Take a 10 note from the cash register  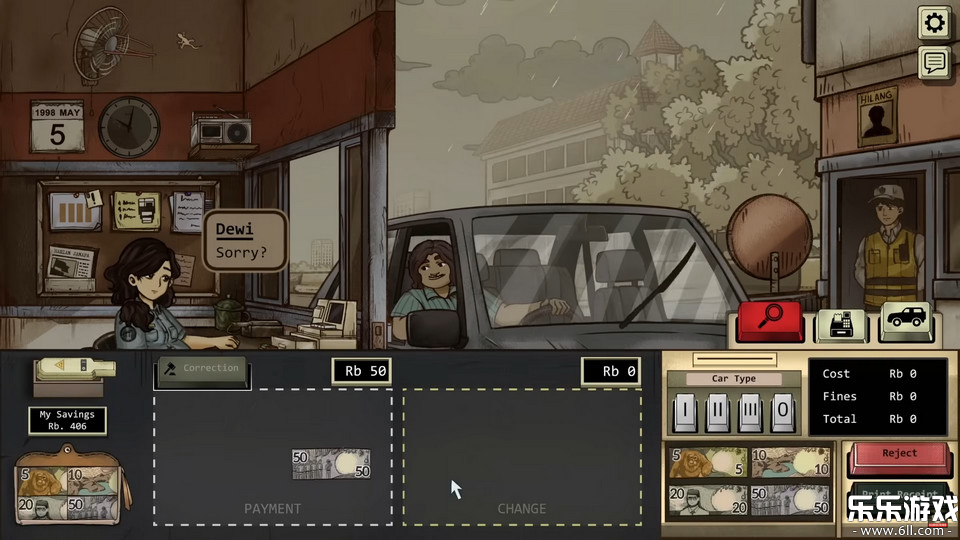tap(790, 463)
